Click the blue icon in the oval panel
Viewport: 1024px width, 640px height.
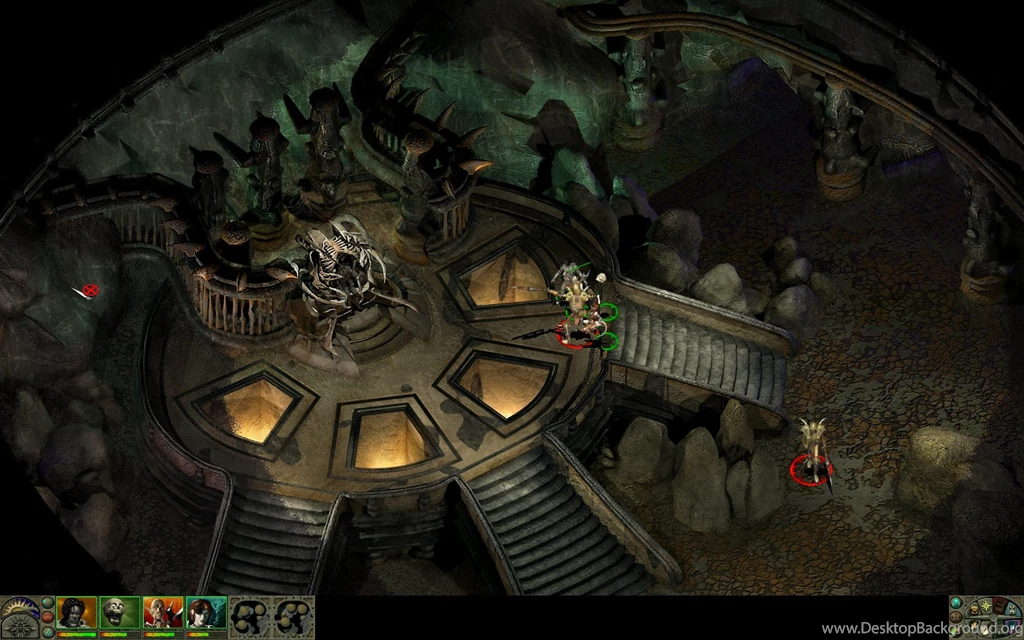pos(1013,610)
